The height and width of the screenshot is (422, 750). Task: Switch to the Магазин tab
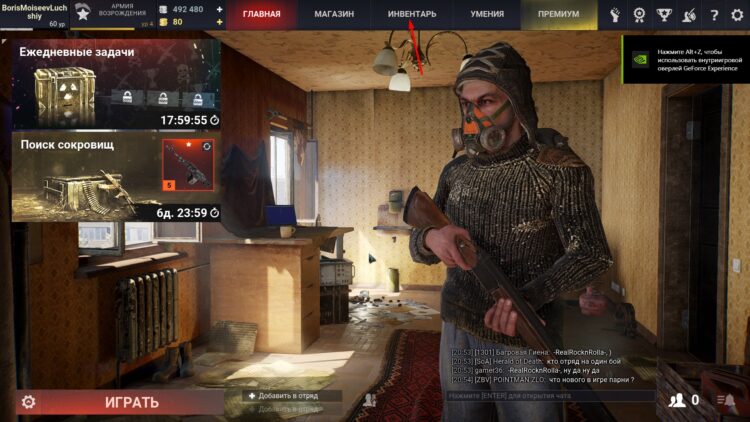pos(335,15)
